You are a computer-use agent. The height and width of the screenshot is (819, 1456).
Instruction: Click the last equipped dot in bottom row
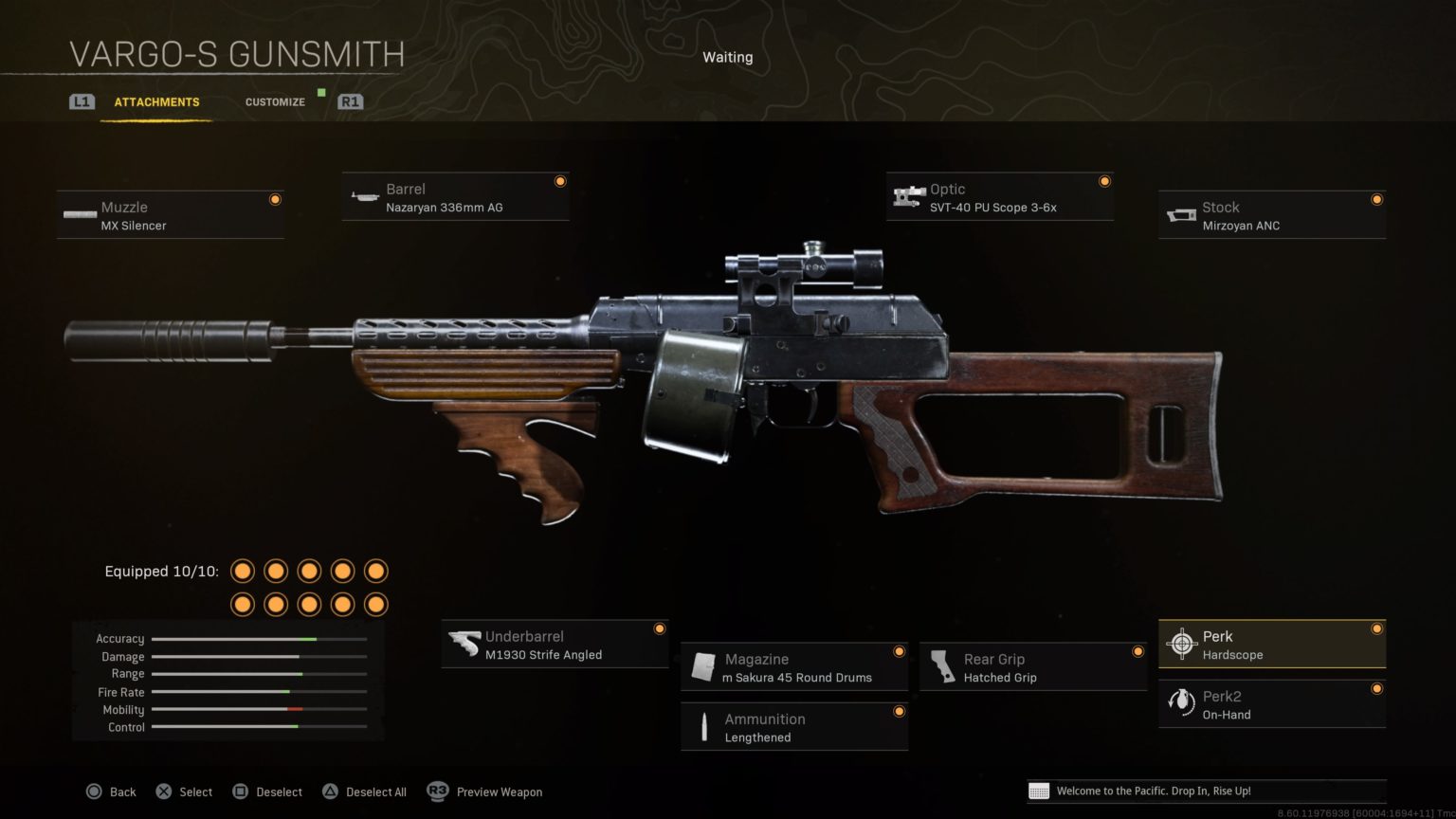coord(375,603)
